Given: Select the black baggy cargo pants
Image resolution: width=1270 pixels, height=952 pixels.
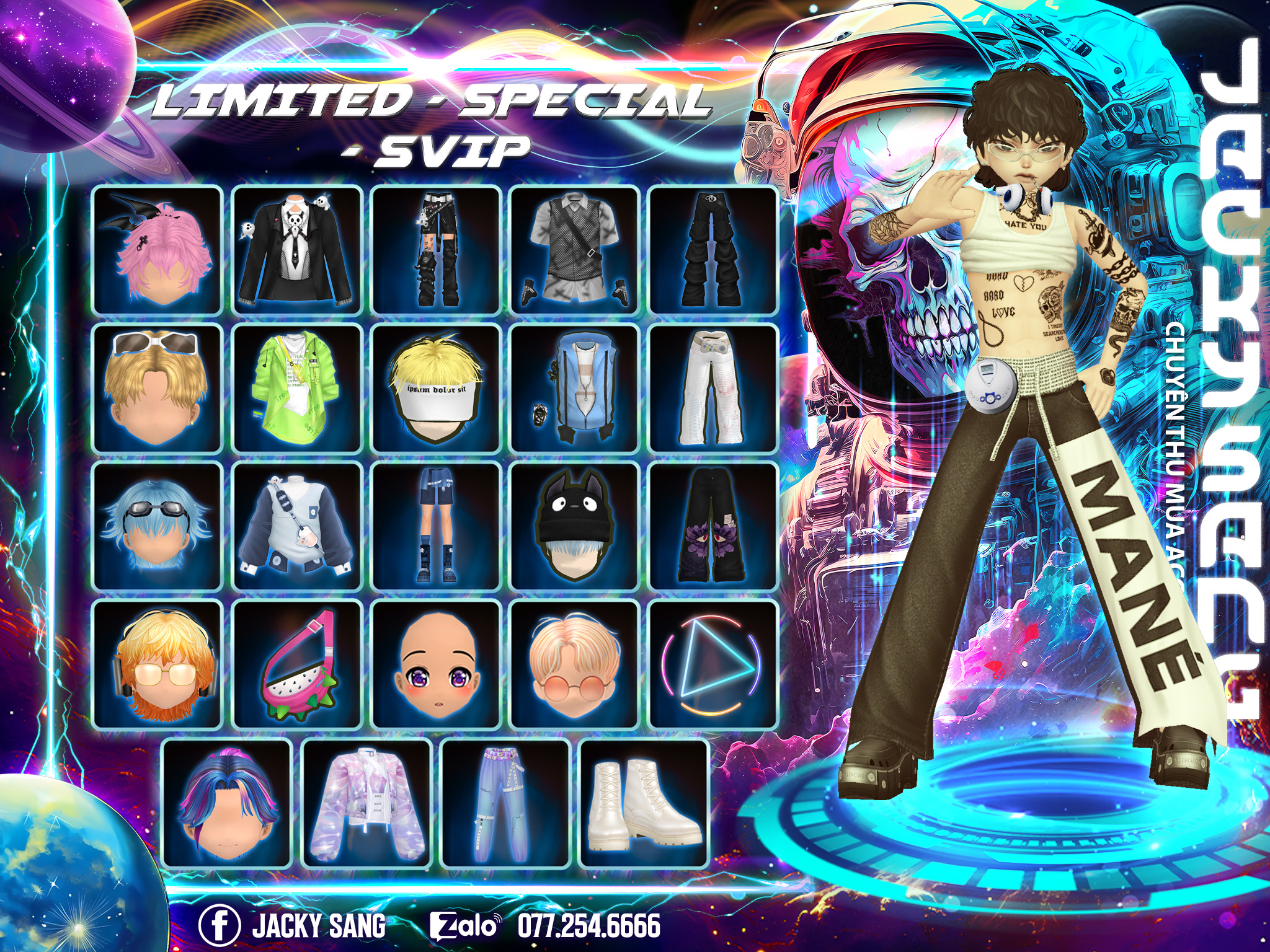Looking at the screenshot, I should coord(713,250).
